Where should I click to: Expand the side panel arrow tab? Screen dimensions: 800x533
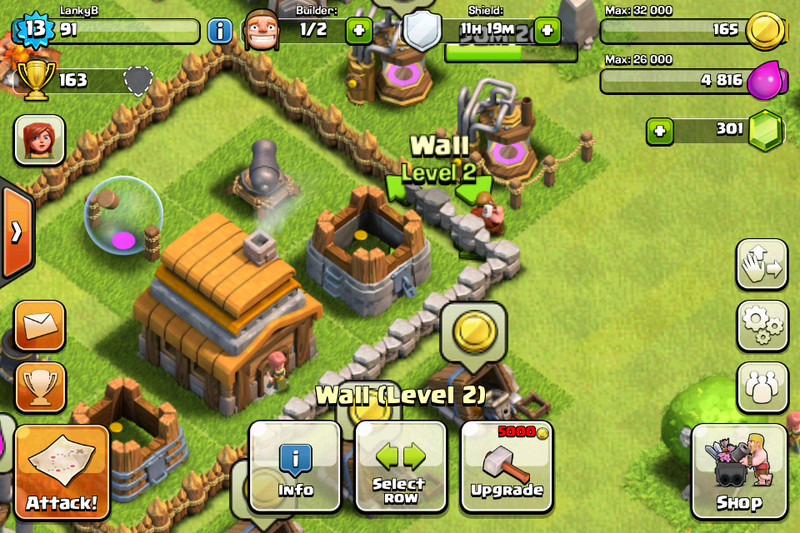pyautogui.click(x=15, y=232)
